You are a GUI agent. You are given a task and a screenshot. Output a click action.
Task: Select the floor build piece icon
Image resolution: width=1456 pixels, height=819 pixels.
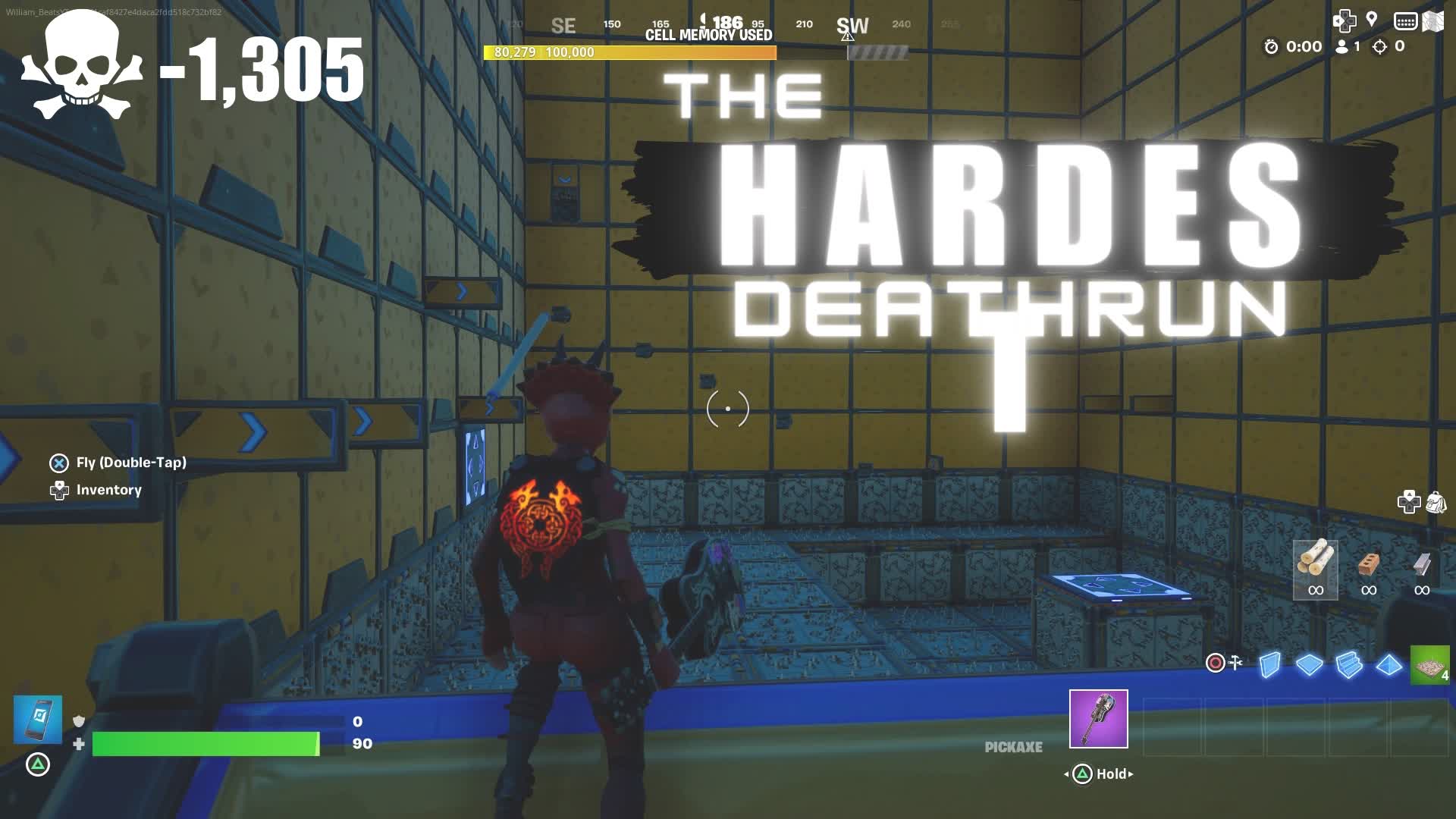(x=1310, y=664)
